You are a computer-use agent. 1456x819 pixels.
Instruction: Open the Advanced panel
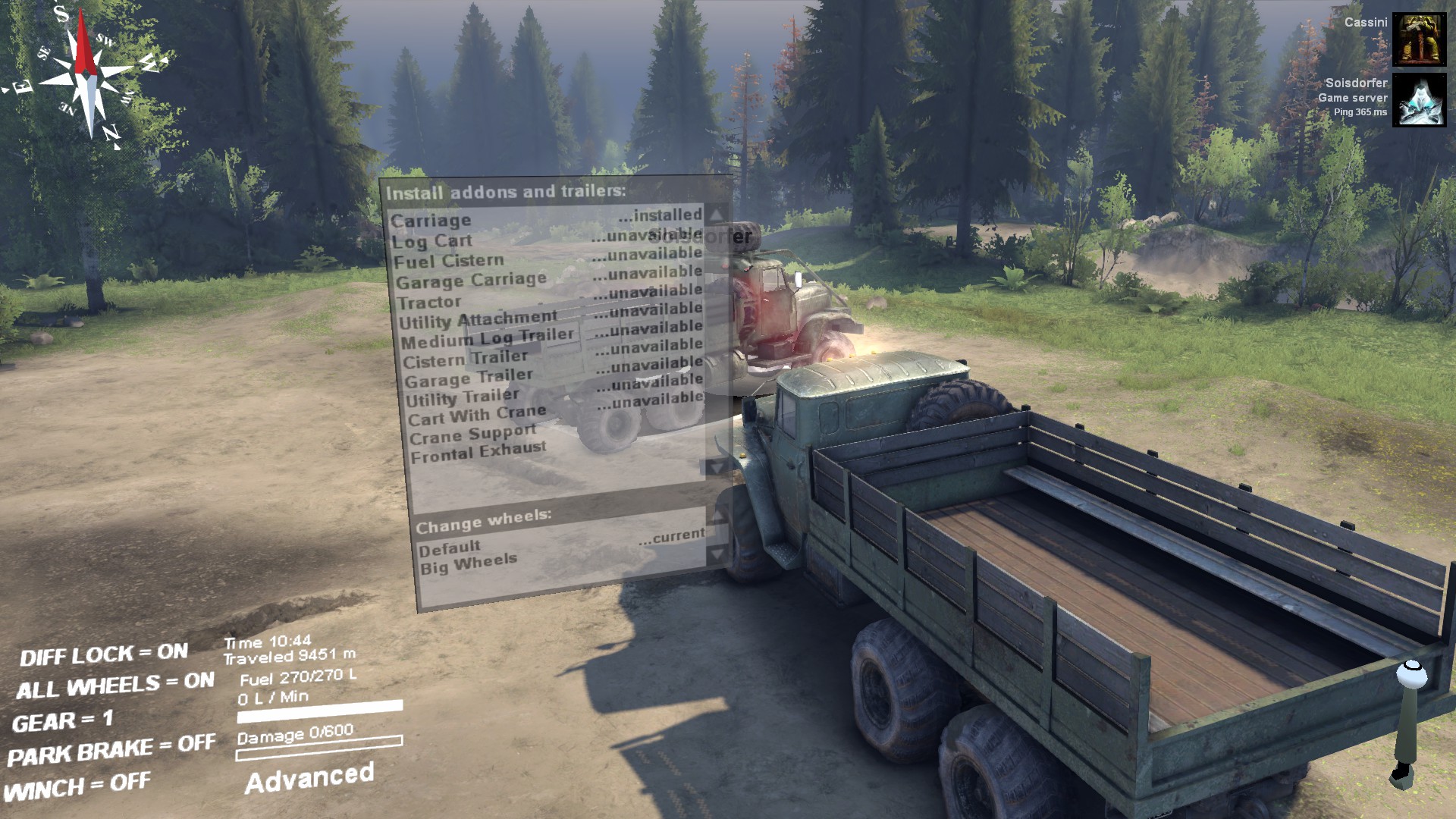click(x=309, y=778)
